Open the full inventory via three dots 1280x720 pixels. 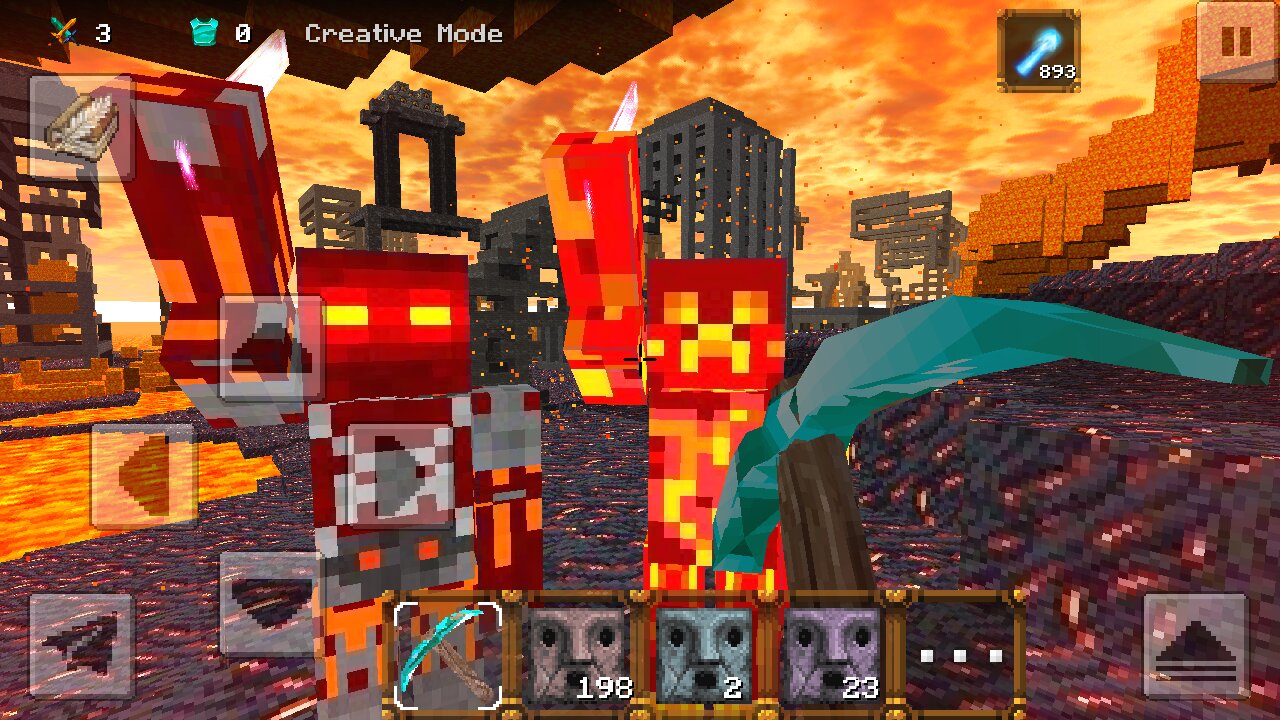pyautogui.click(x=961, y=654)
